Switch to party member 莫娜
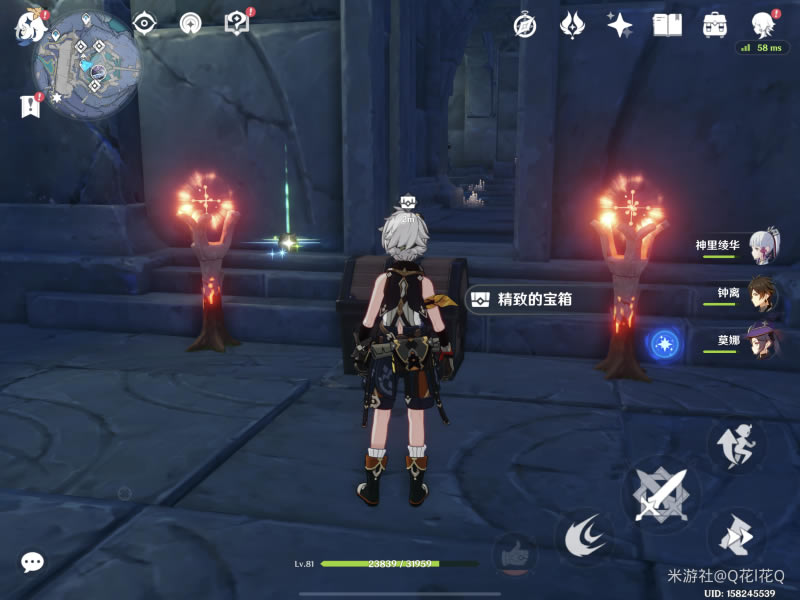The width and height of the screenshot is (800, 600). pos(762,341)
